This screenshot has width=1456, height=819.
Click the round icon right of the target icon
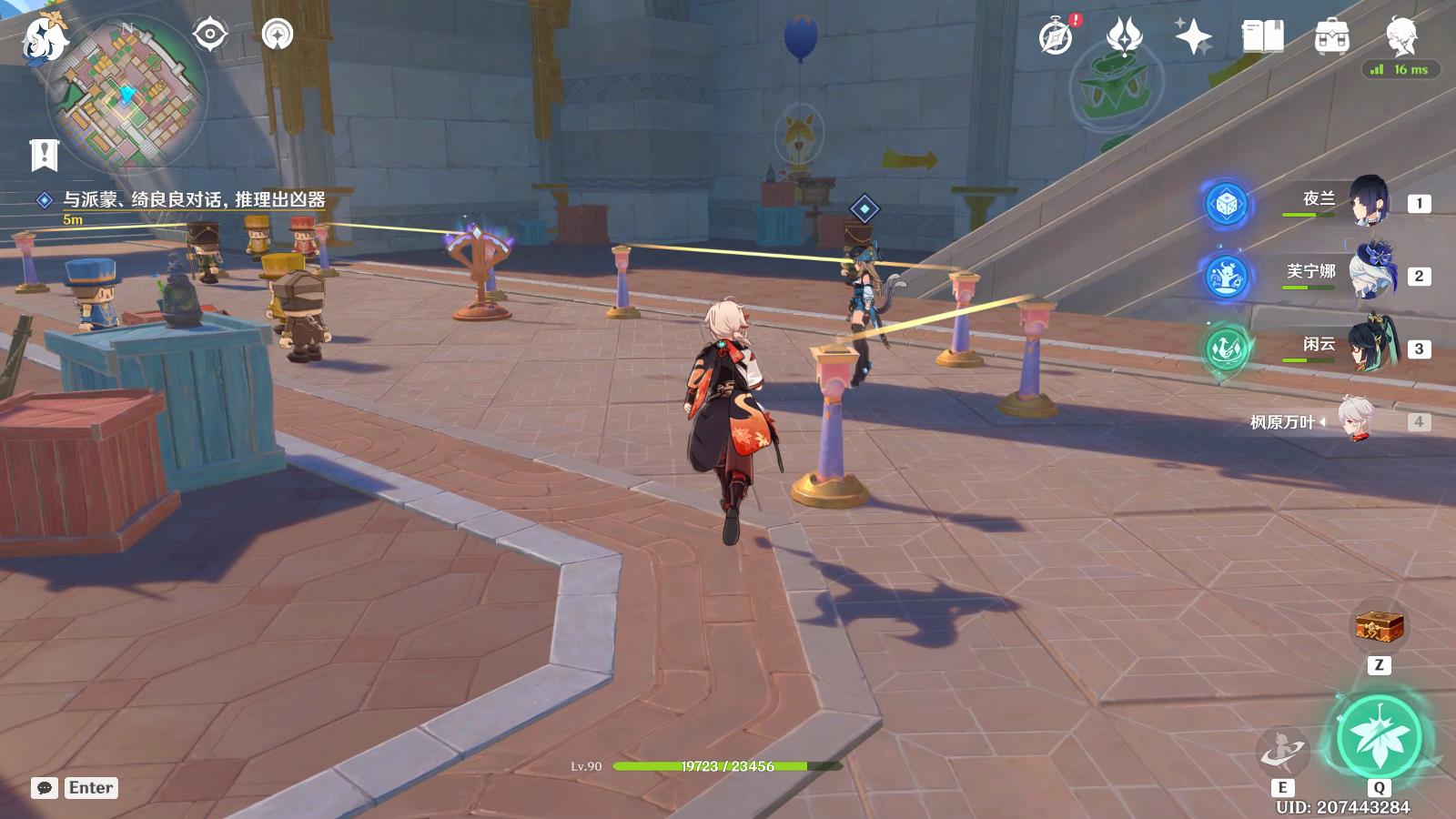277,35
